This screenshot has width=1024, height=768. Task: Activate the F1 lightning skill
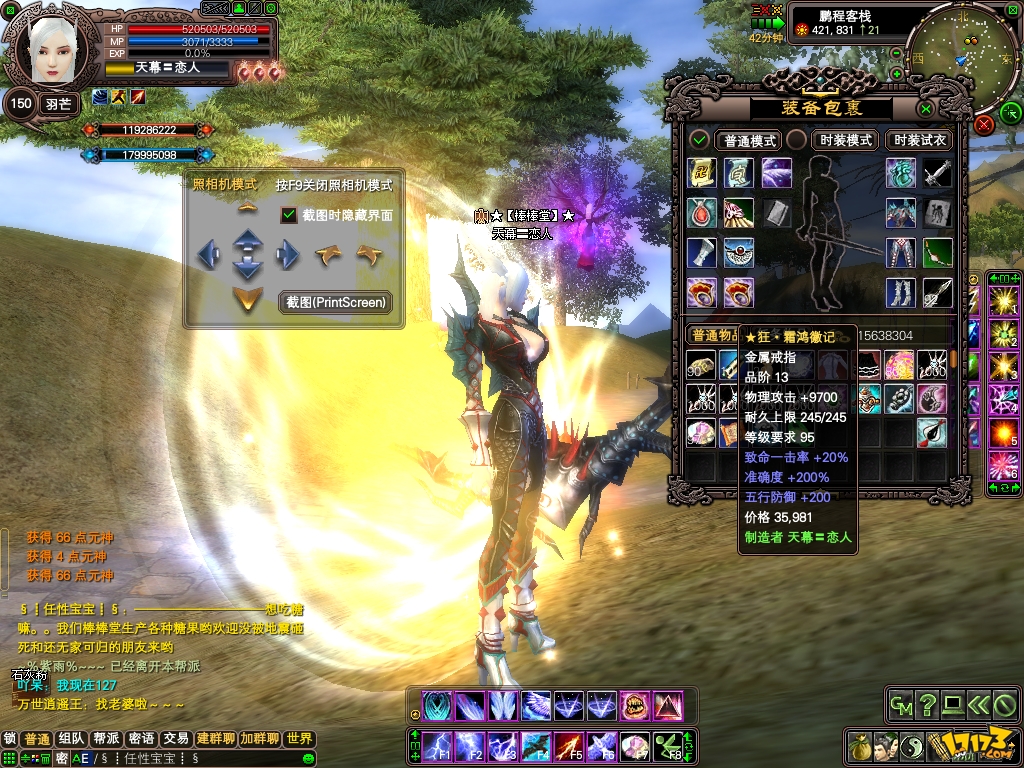click(x=439, y=746)
